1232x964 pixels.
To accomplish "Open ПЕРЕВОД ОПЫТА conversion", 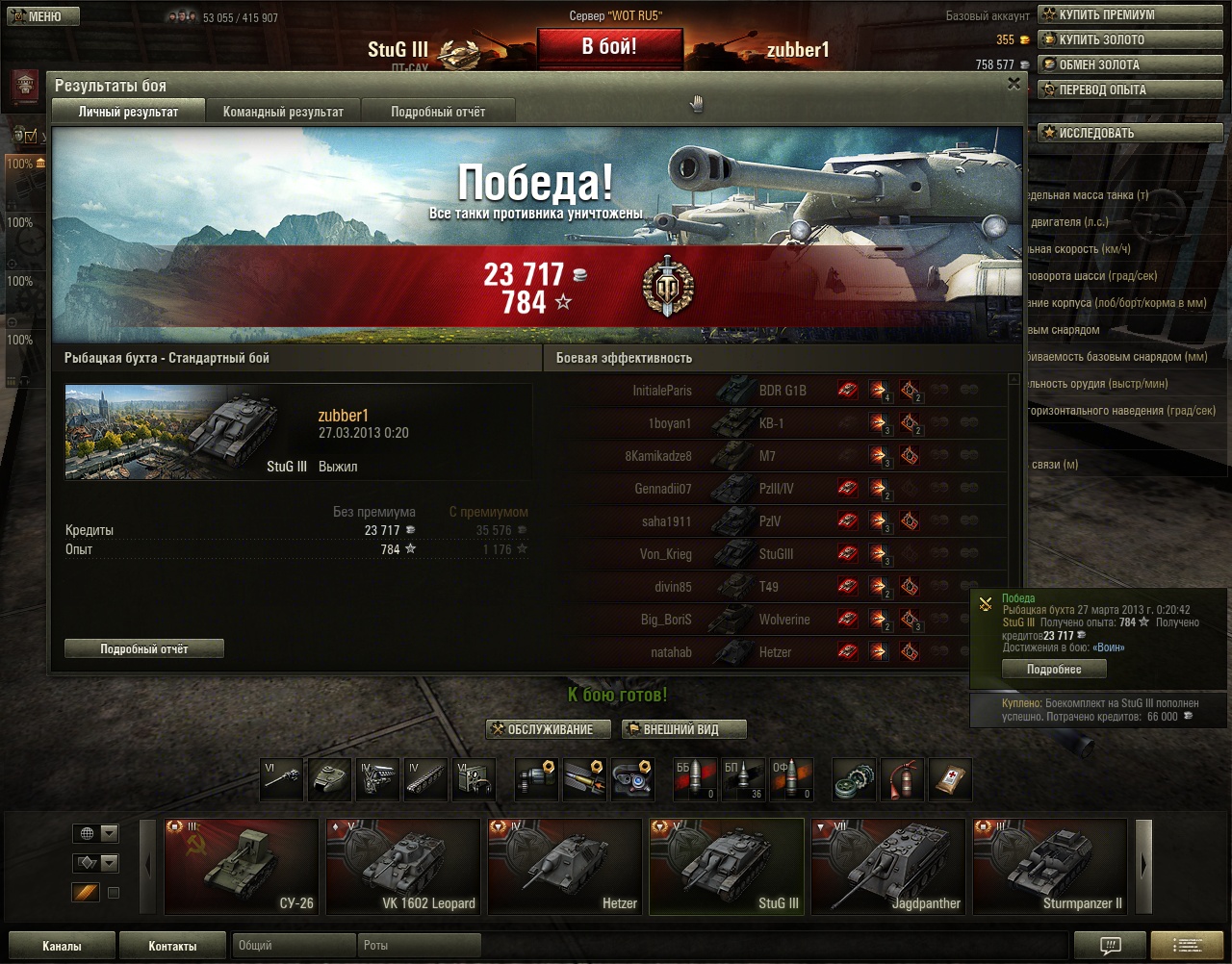I will click(1128, 89).
